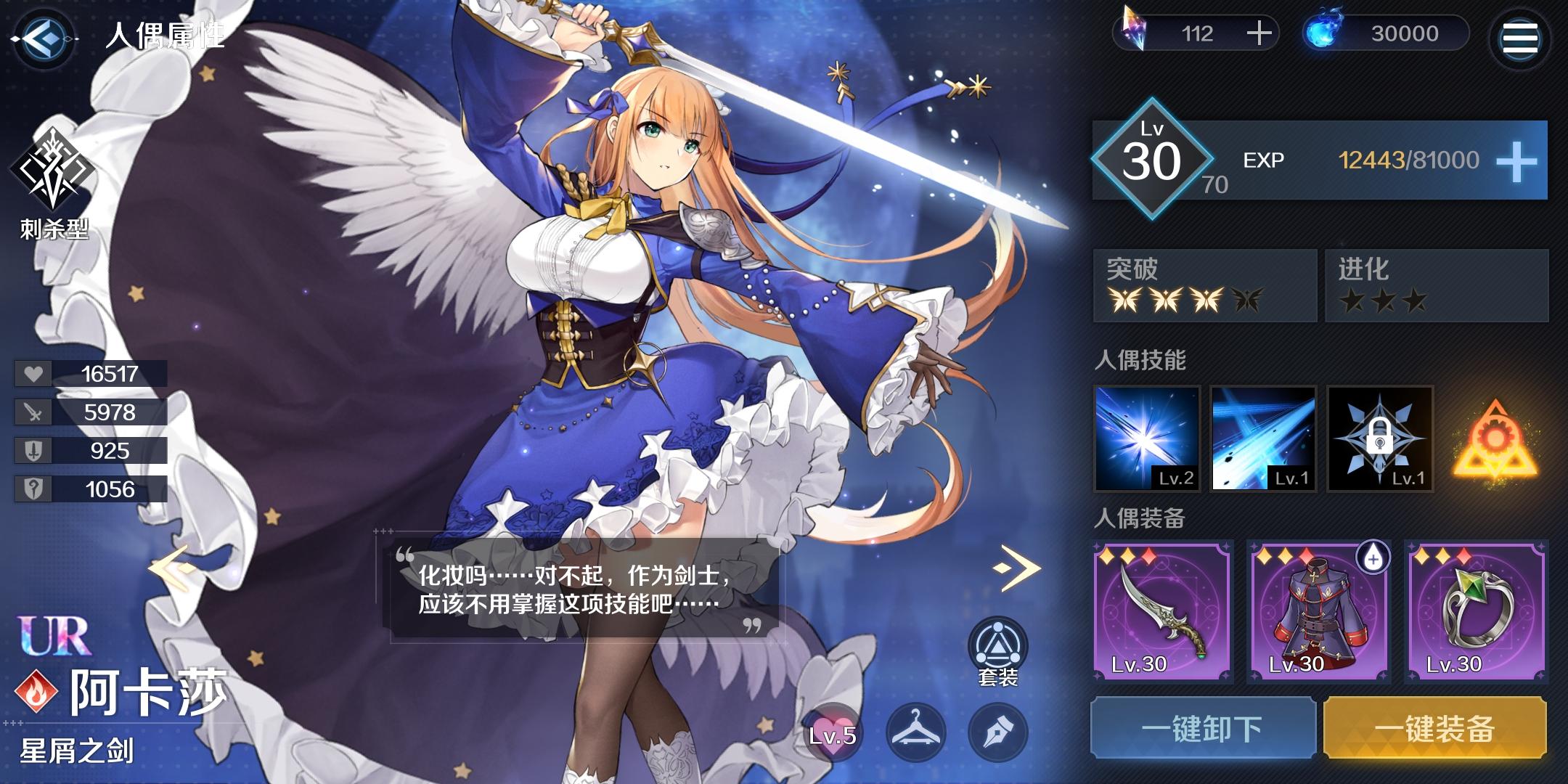Select the first Lv.2 skill icon
The height and width of the screenshot is (784, 1568).
click(x=1148, y=440)
